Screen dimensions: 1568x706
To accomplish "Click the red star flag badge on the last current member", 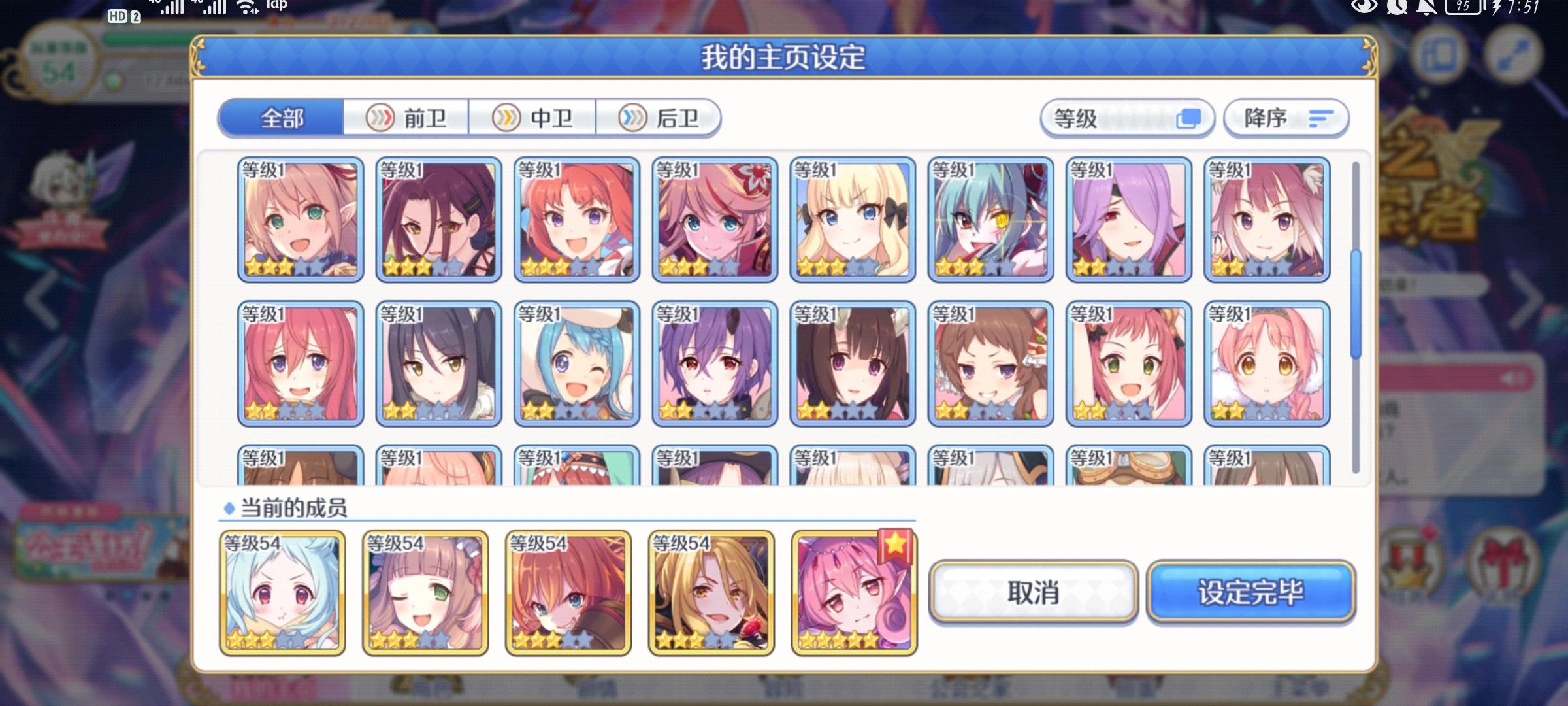I will [x=894, y=545].
